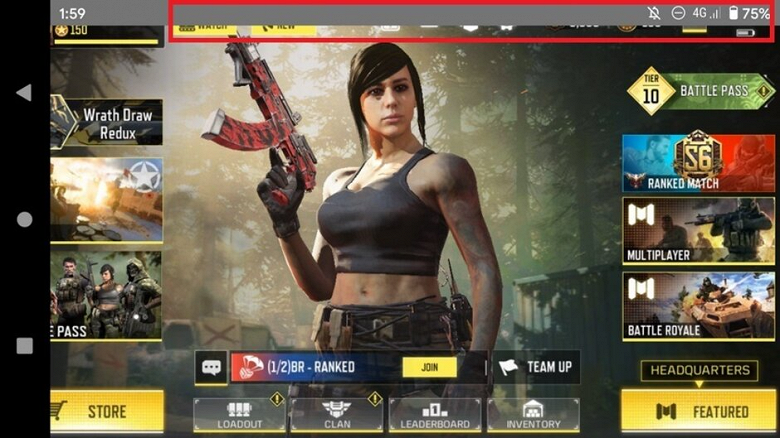Open the Wrath Draw Redux banner
The width and height of the screenshot is (780, 438).
[107, 122]
